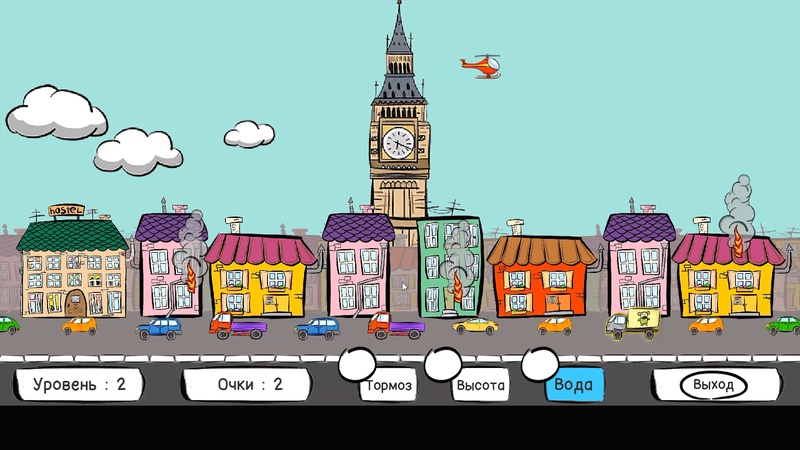Exit the game via Выход
This screenshot has width=800, height=450.
713,385
